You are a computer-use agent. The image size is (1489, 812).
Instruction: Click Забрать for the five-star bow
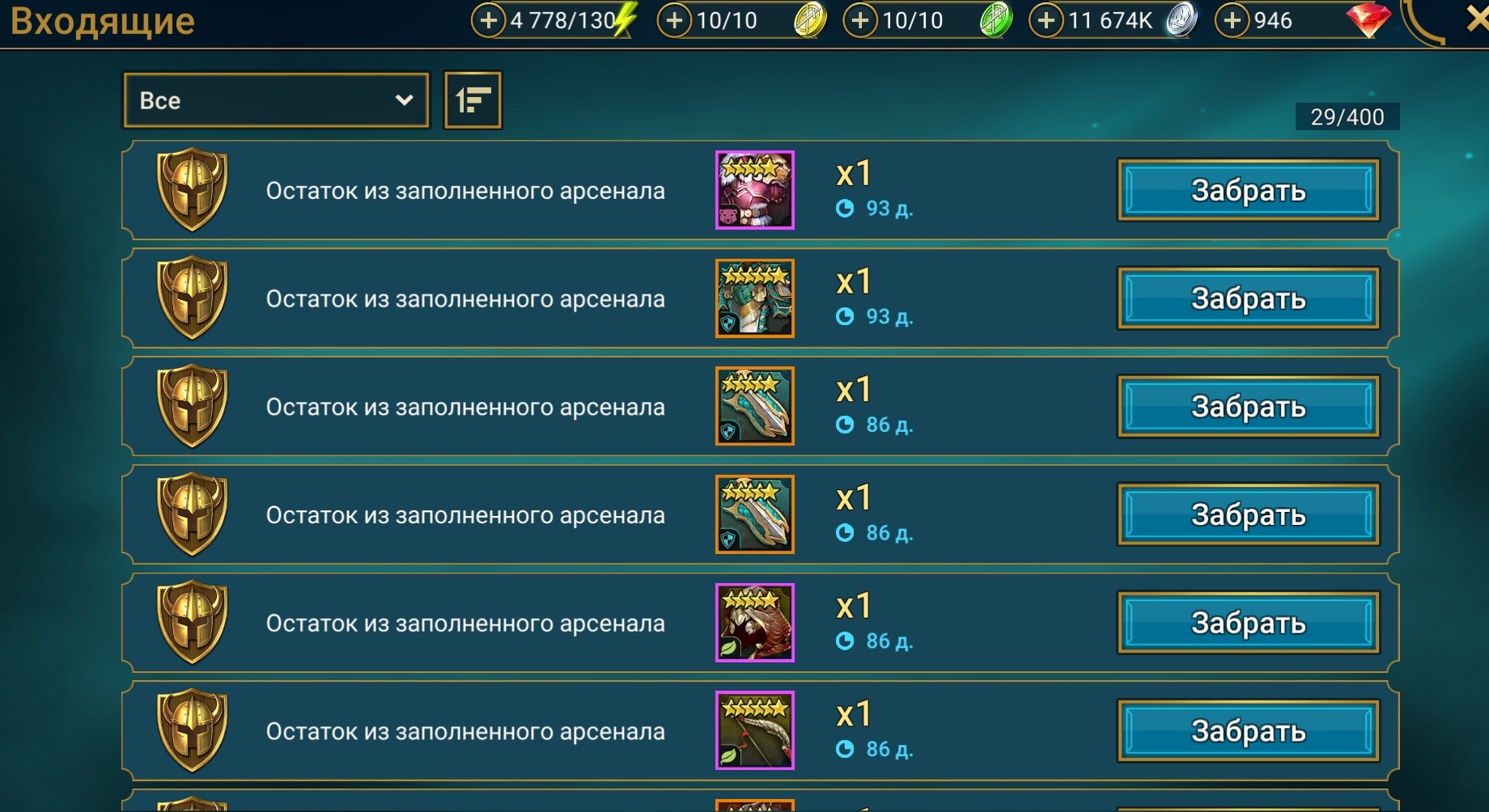tap(1248, 731)
